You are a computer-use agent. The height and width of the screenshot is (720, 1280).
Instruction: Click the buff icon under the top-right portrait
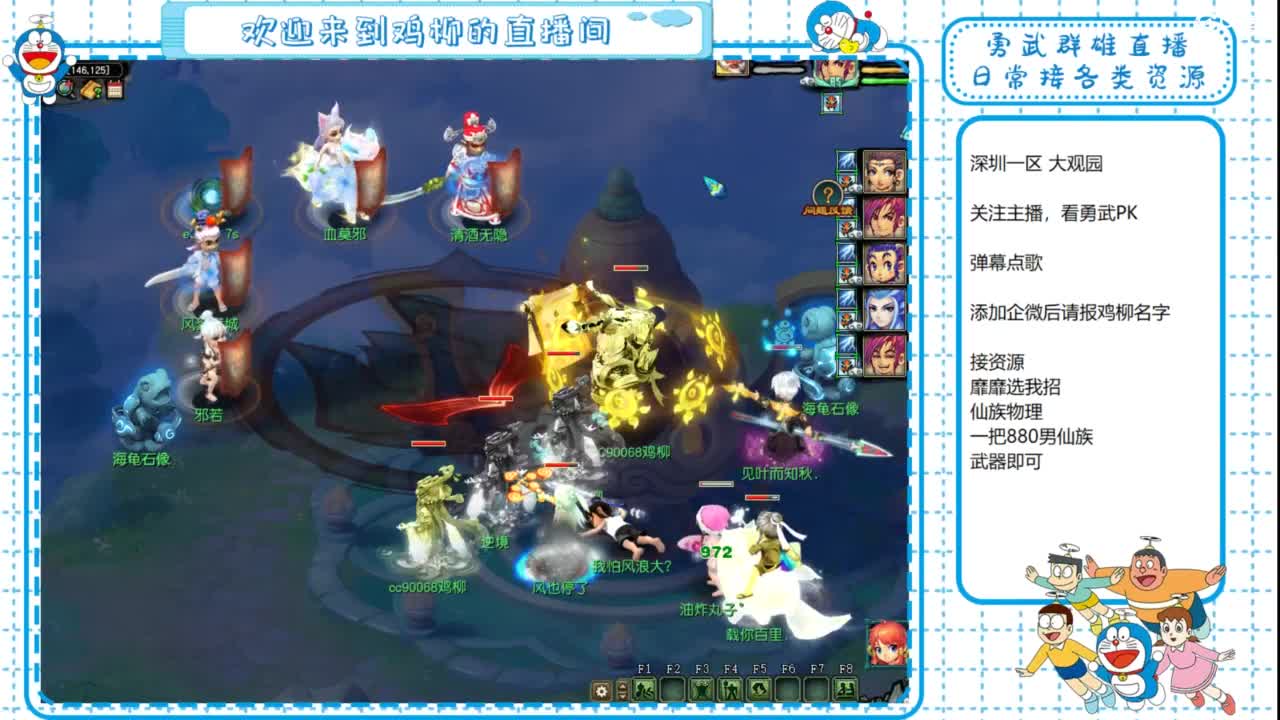pyautogui.click(x=830, y=101)
